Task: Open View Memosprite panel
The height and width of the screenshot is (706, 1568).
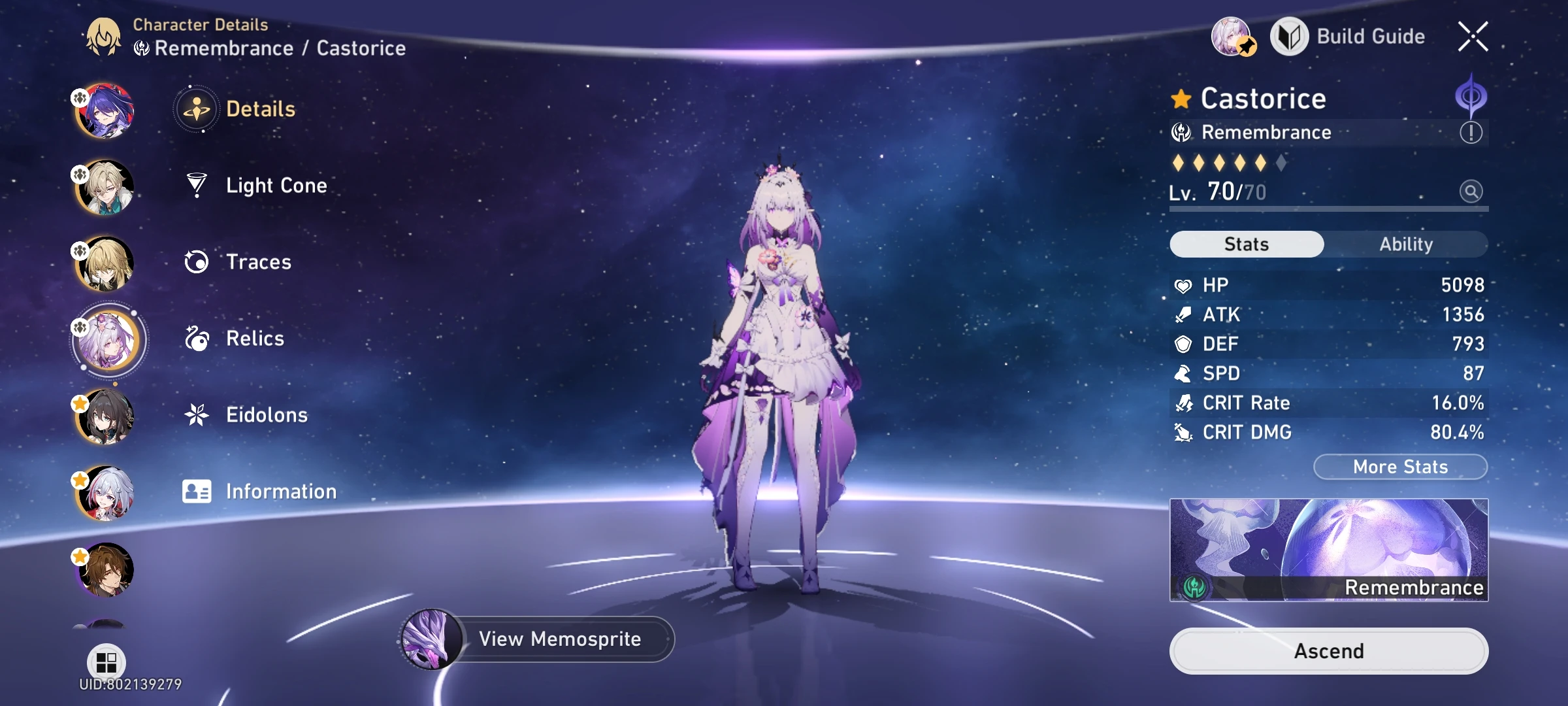Action: click(561, 639)
